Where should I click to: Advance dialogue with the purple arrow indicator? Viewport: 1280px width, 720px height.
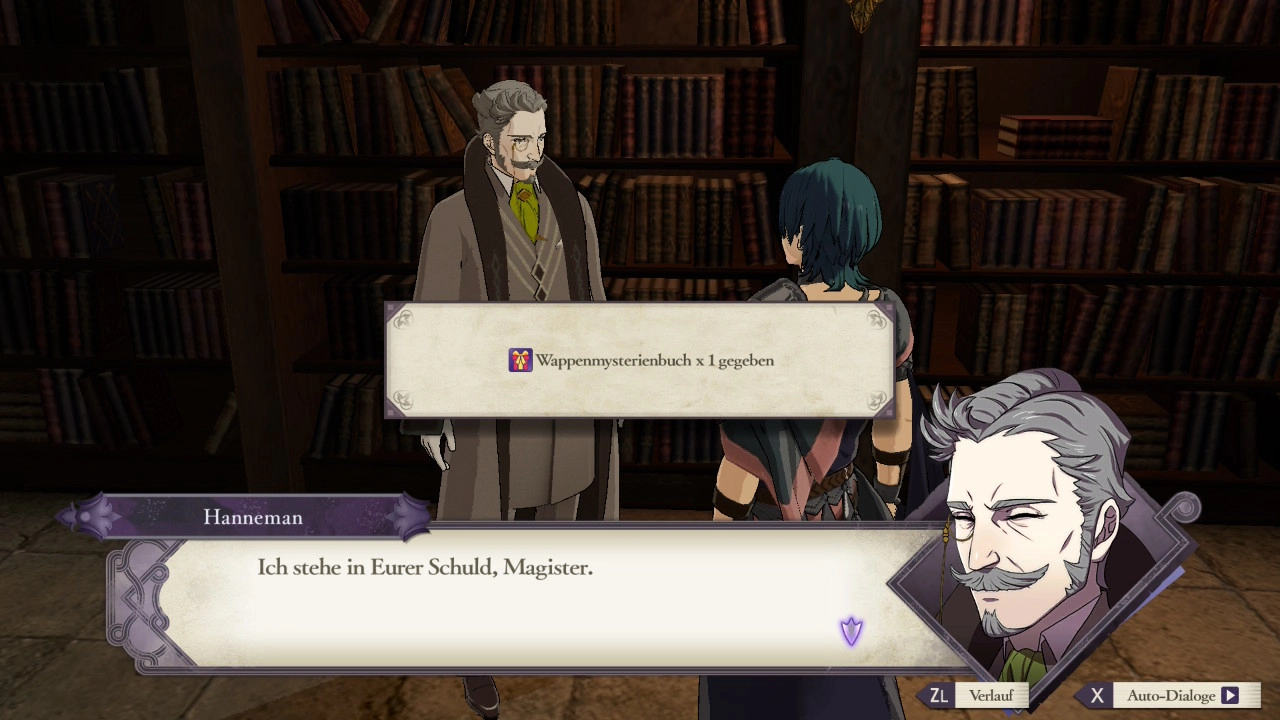tap(851, 631)
